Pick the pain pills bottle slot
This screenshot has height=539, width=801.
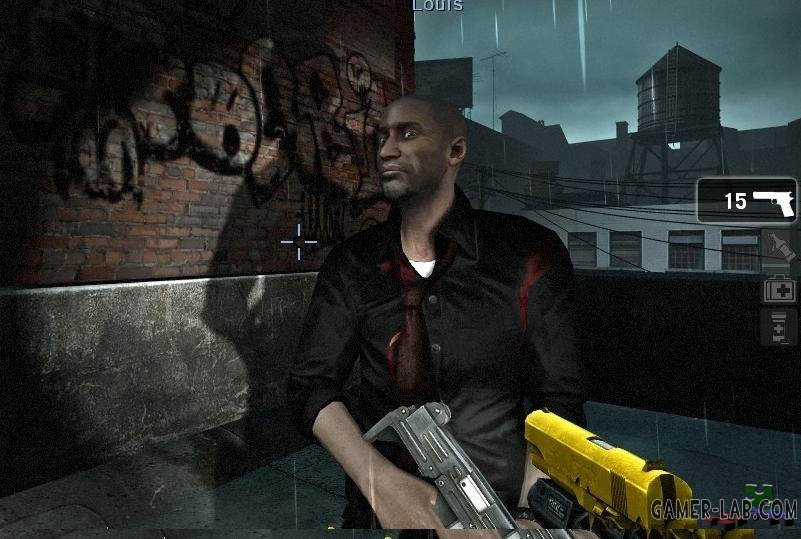pos(779,327)
